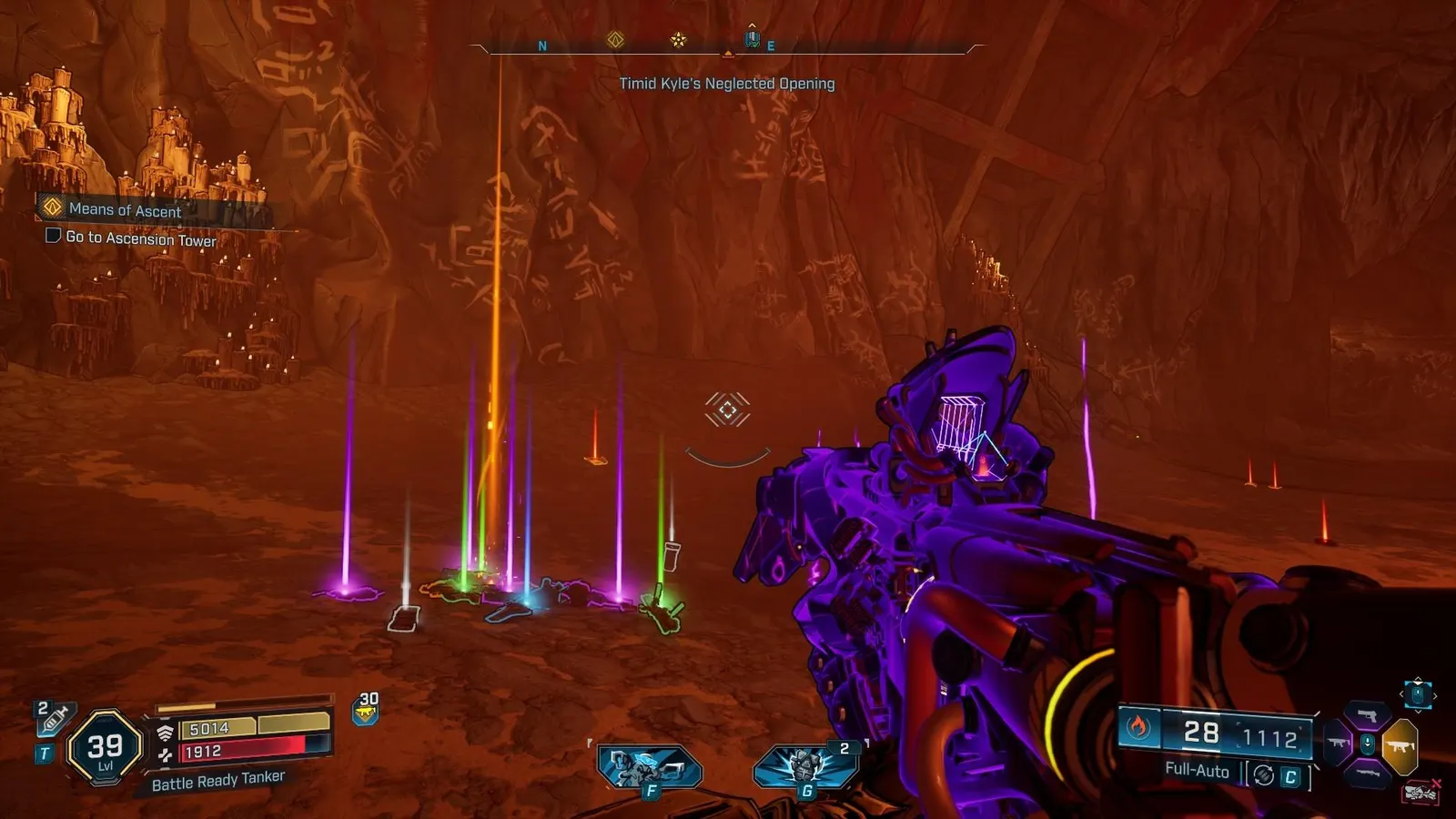Select the shotgun slot on the weapon wheel
Screen dimensions: 1456x819
[x=1365, y=772]
